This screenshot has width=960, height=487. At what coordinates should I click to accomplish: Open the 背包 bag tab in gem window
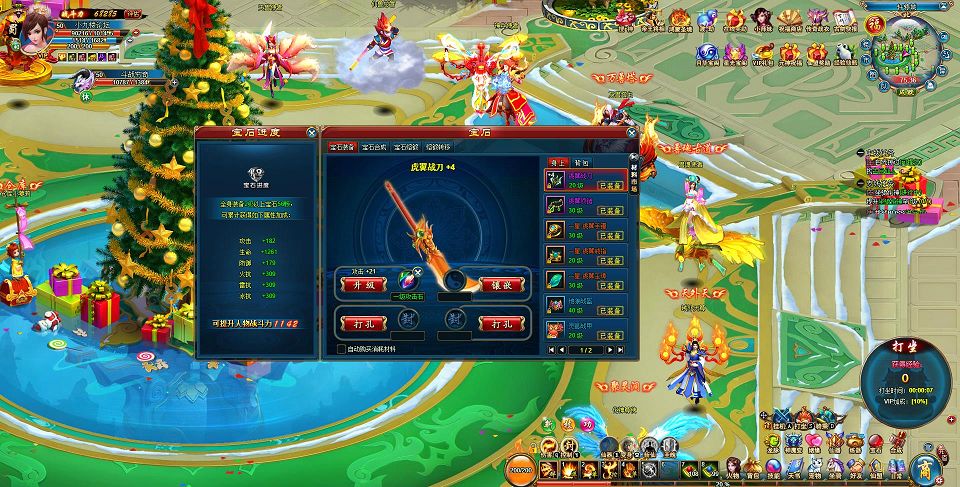click(581, 162)
